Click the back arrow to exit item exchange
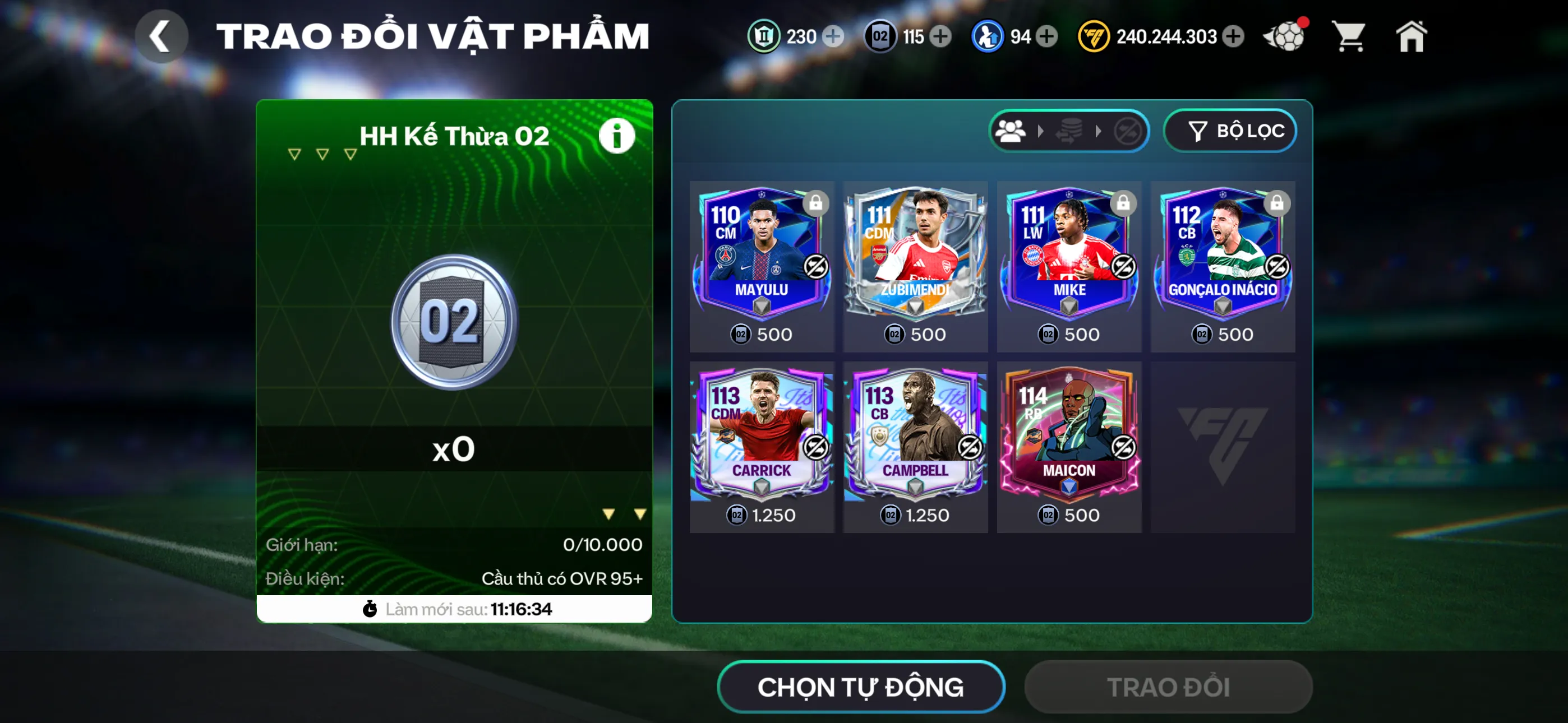 161,36
